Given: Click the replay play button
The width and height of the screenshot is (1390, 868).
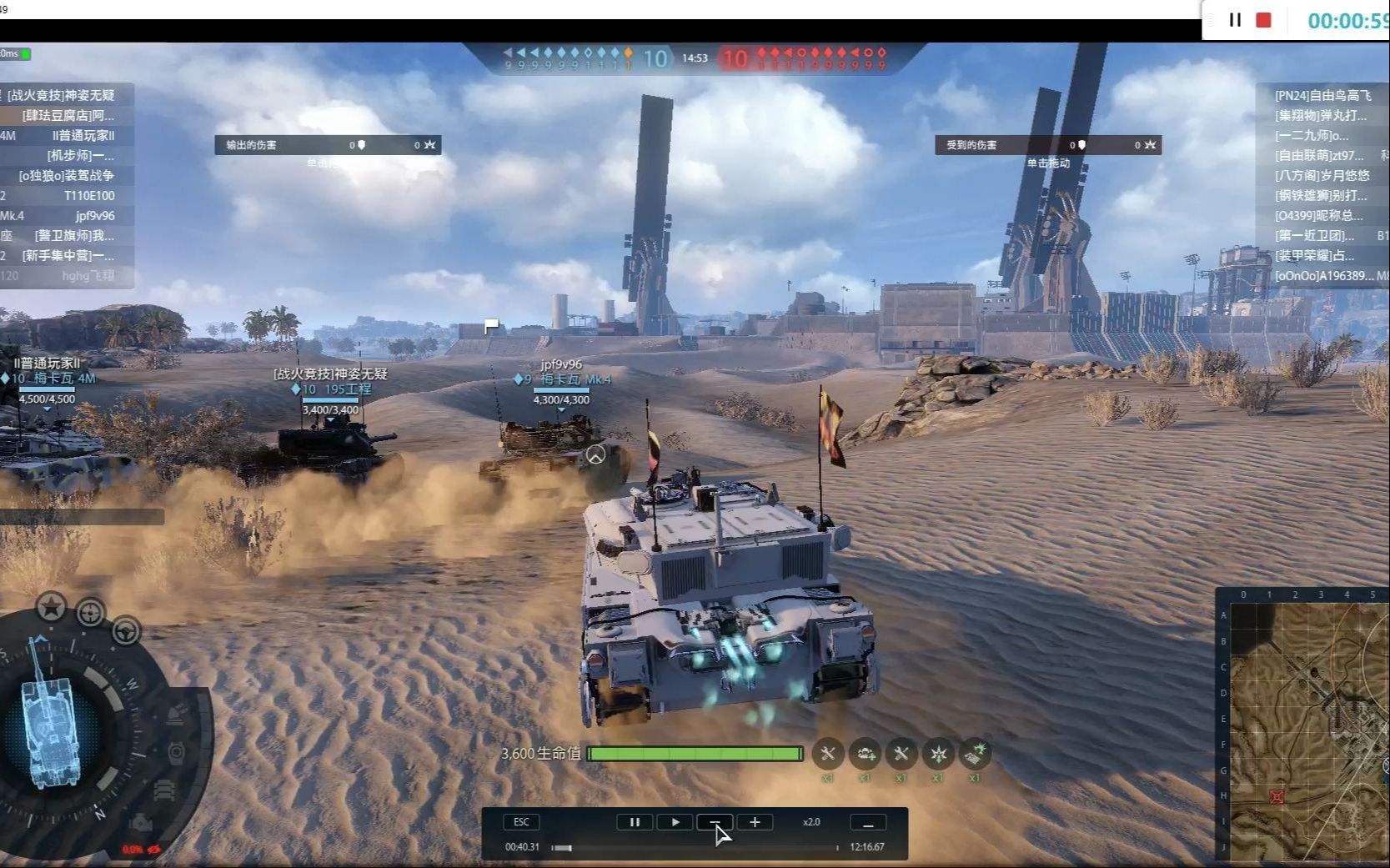Looking at the screenshot, I should (675, 822).
